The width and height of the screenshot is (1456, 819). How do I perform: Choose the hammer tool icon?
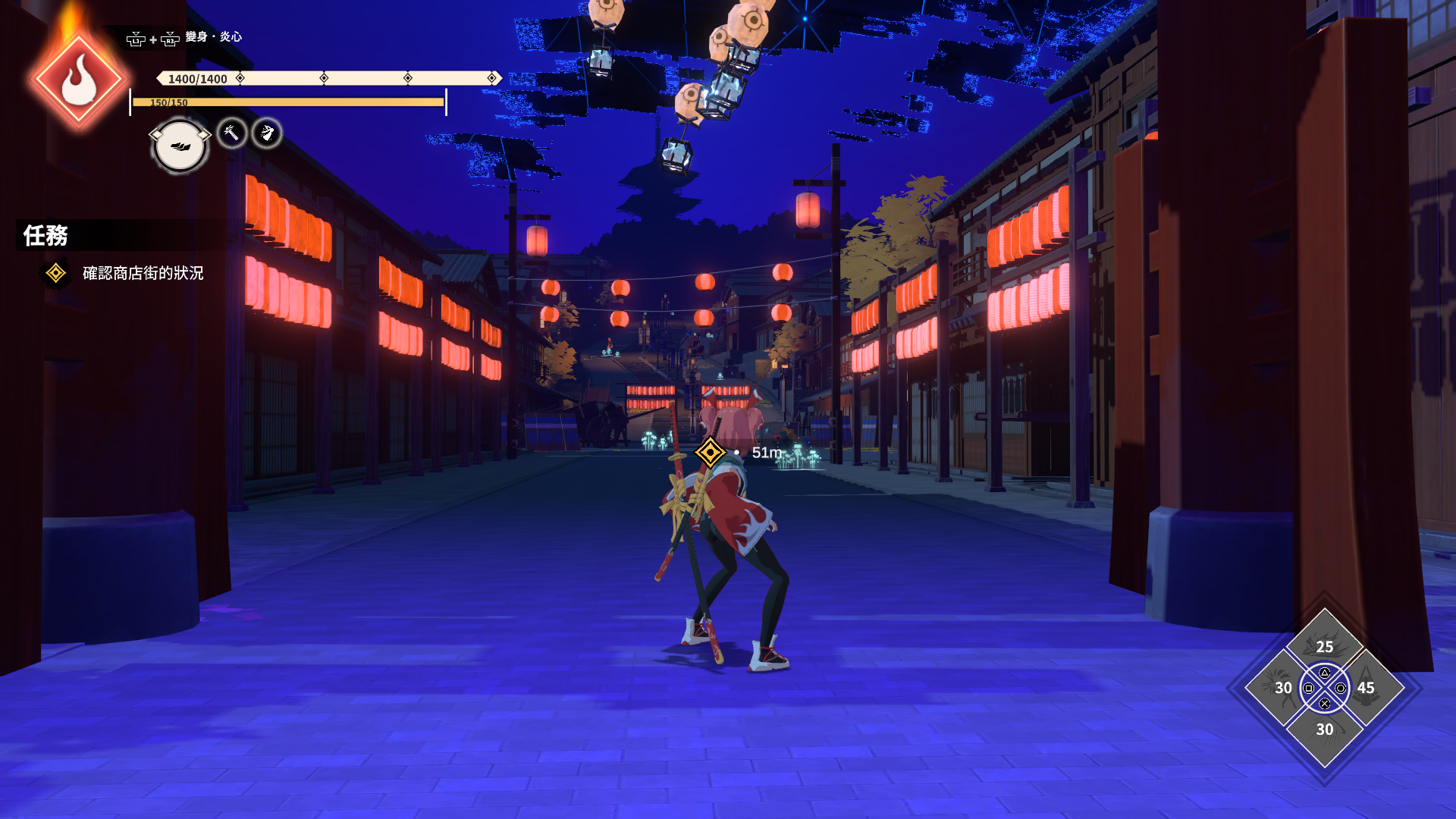pyautogui.click(x=232, y=133)
